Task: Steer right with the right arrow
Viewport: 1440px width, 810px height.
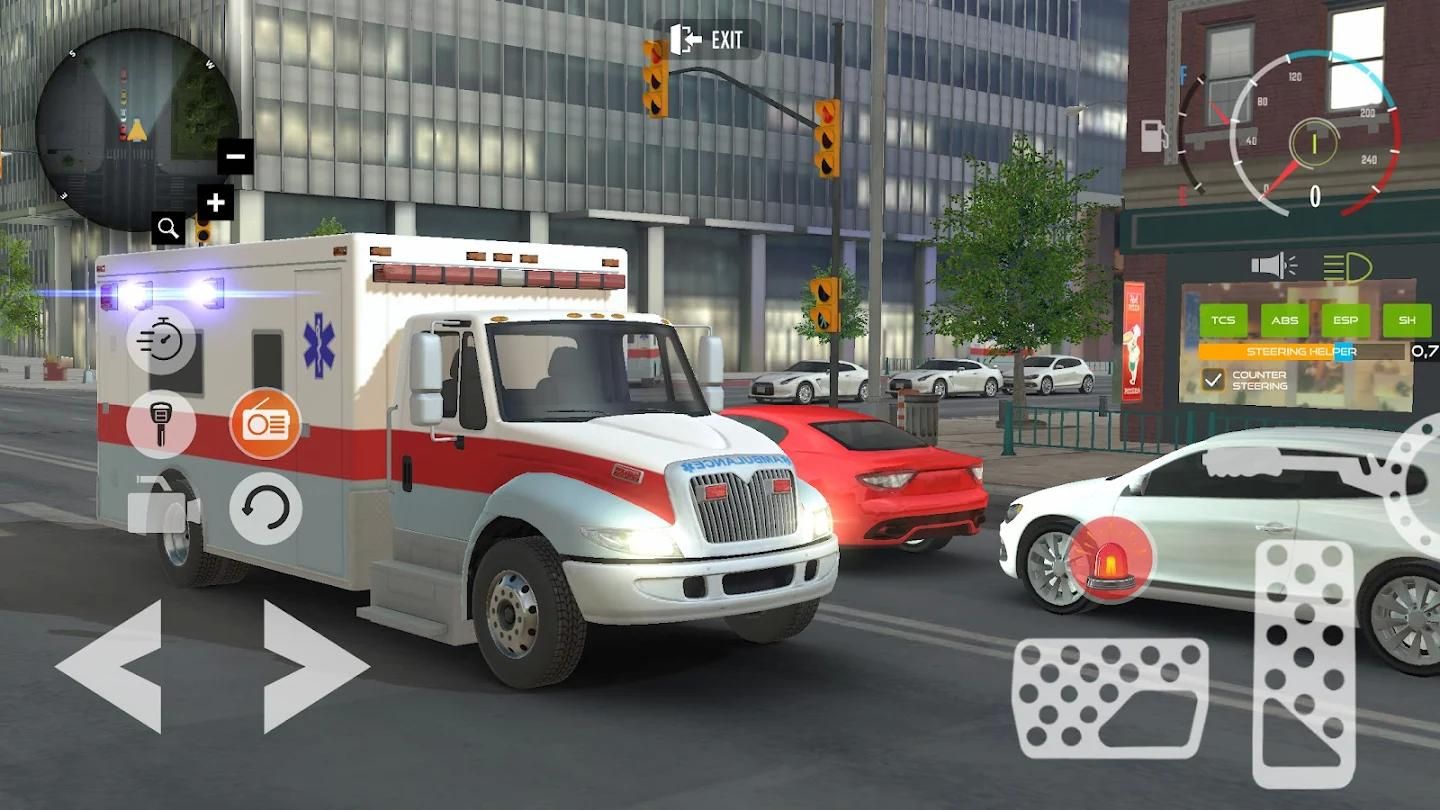Action: 314,666
